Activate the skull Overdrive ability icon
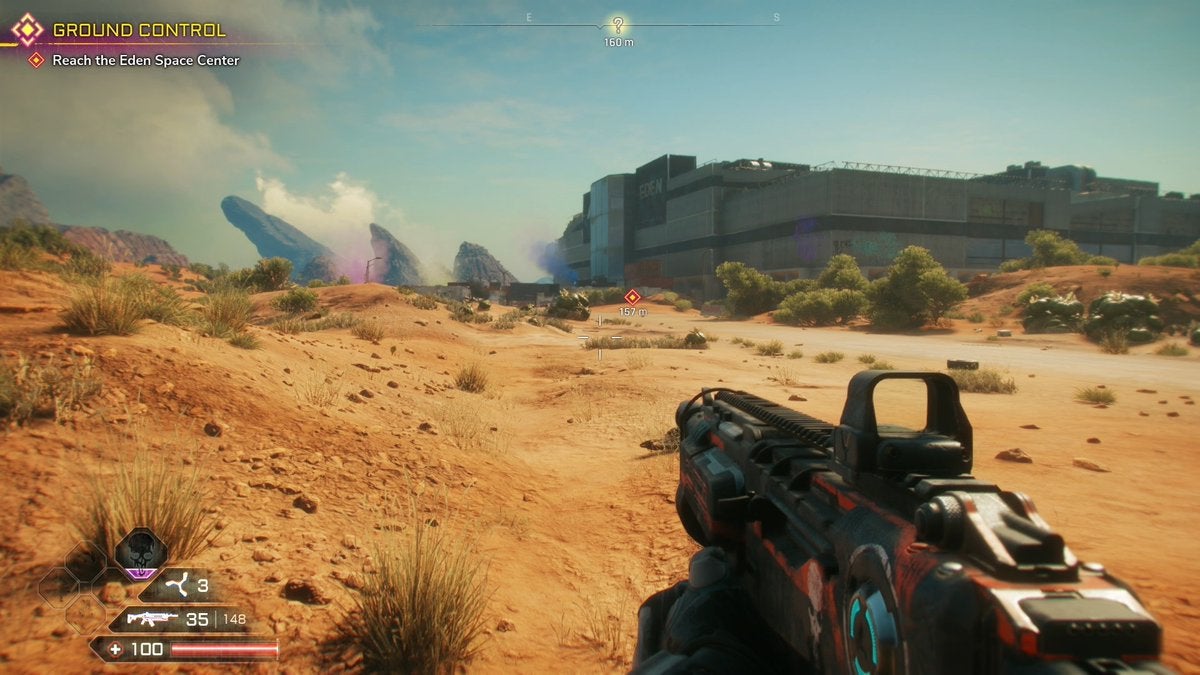The width and height of the screenshot is (1200, 675). click(x=140, y=552)
